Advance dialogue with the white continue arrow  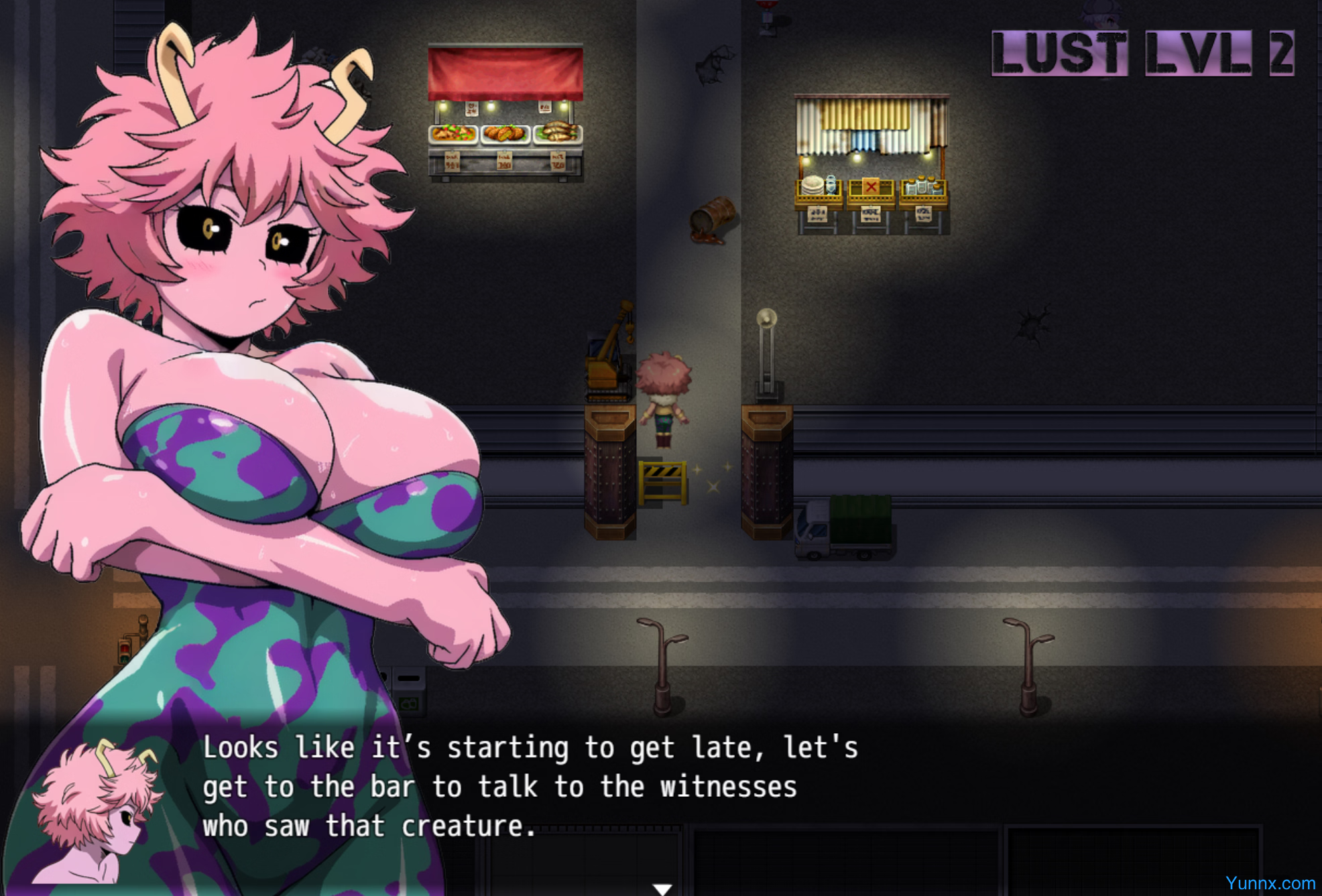click(662, 889)
